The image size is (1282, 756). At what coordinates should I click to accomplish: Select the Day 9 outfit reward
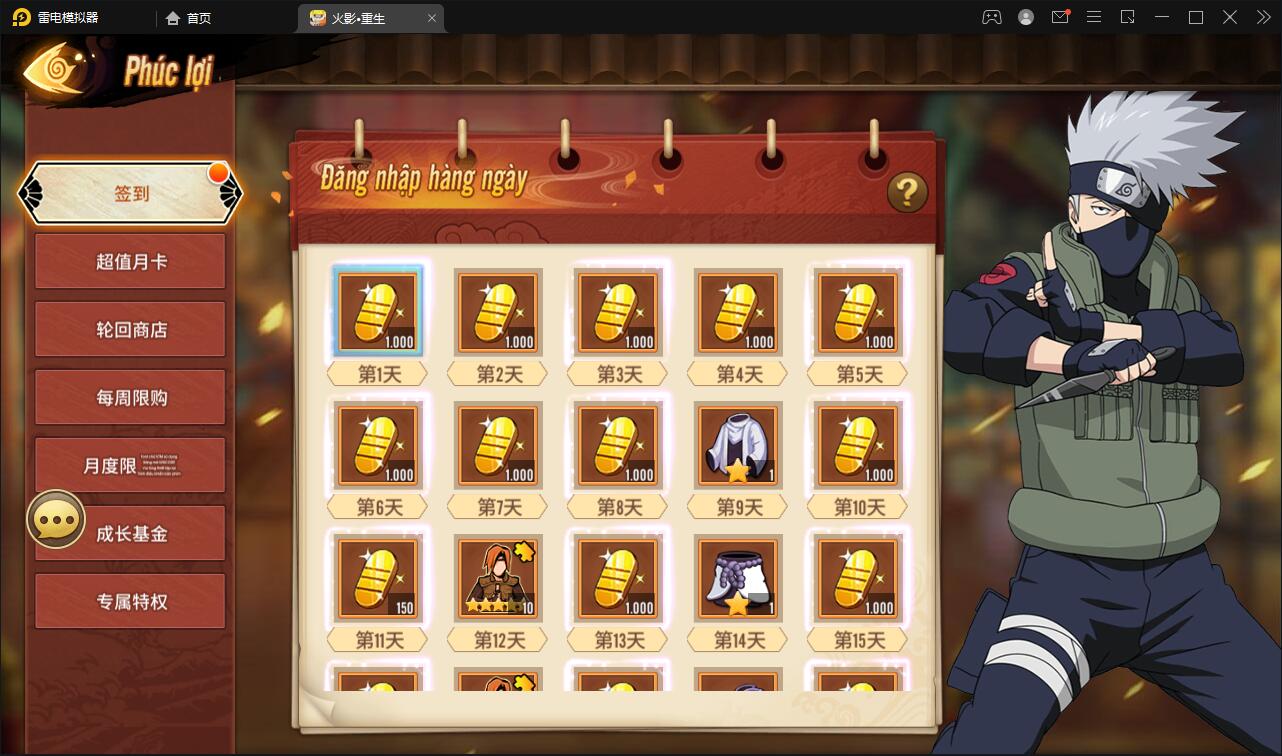pos(737,445)
